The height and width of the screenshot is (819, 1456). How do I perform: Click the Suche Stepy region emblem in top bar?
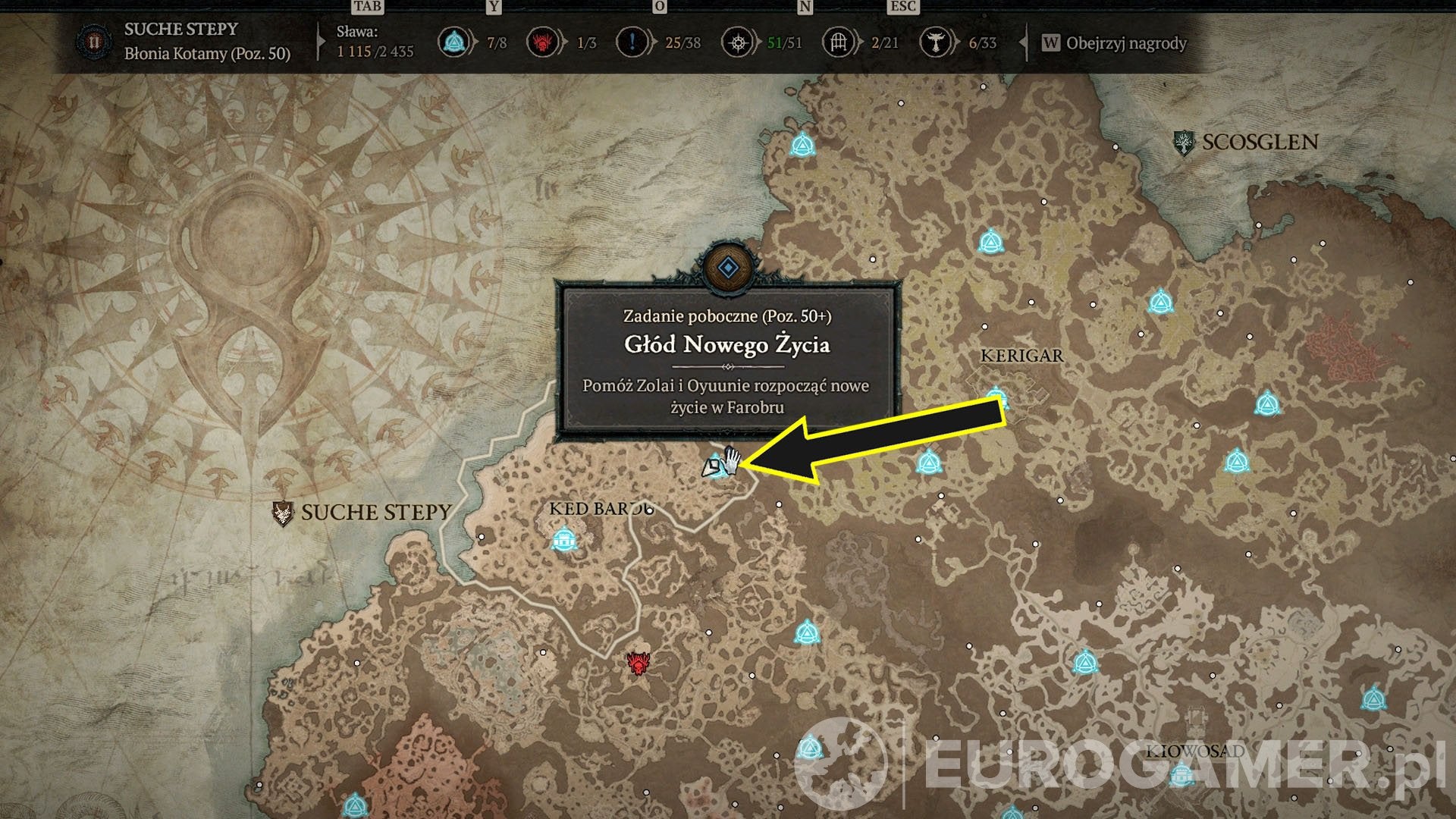point(94,42)
